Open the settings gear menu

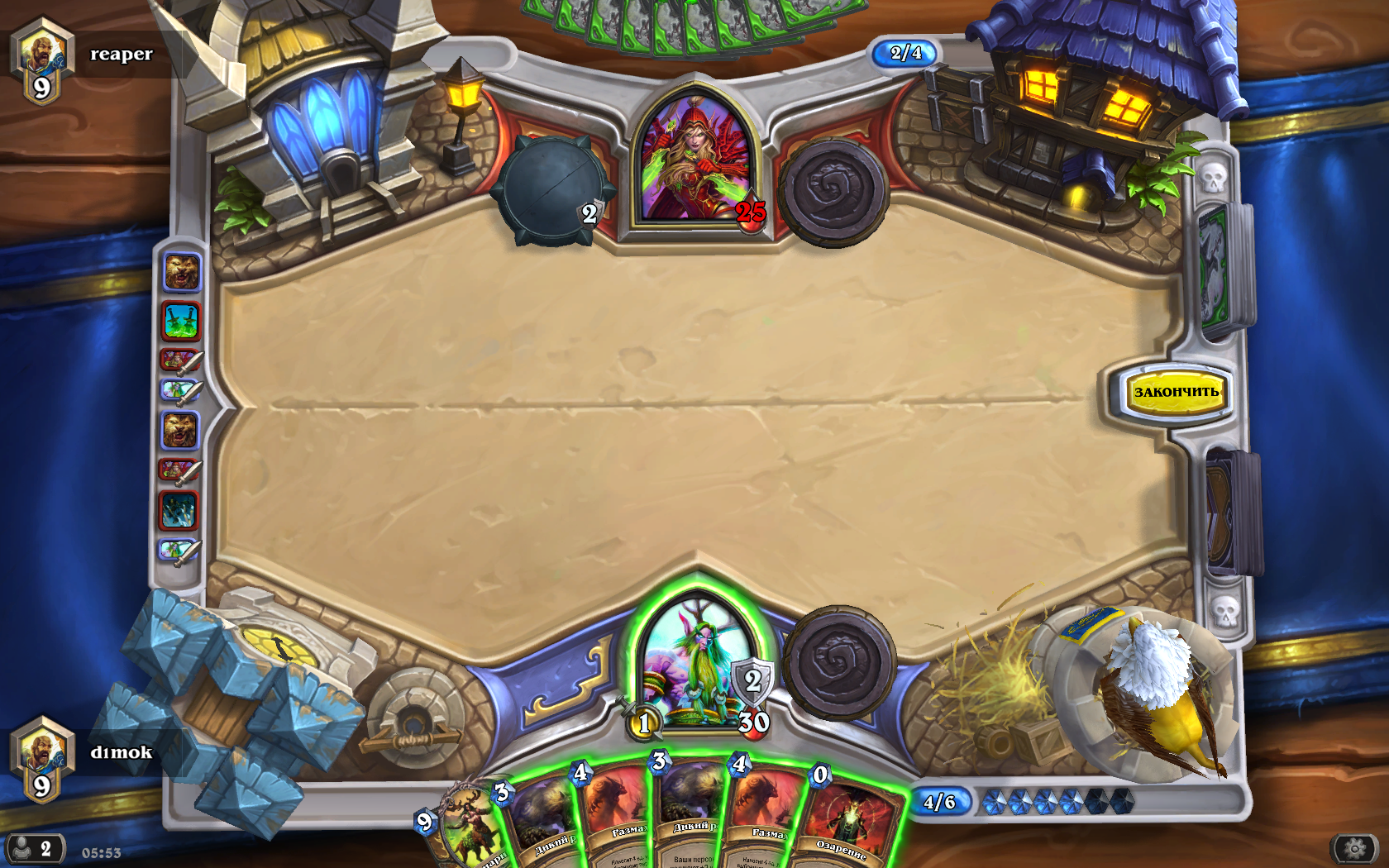click(1354, 848)
